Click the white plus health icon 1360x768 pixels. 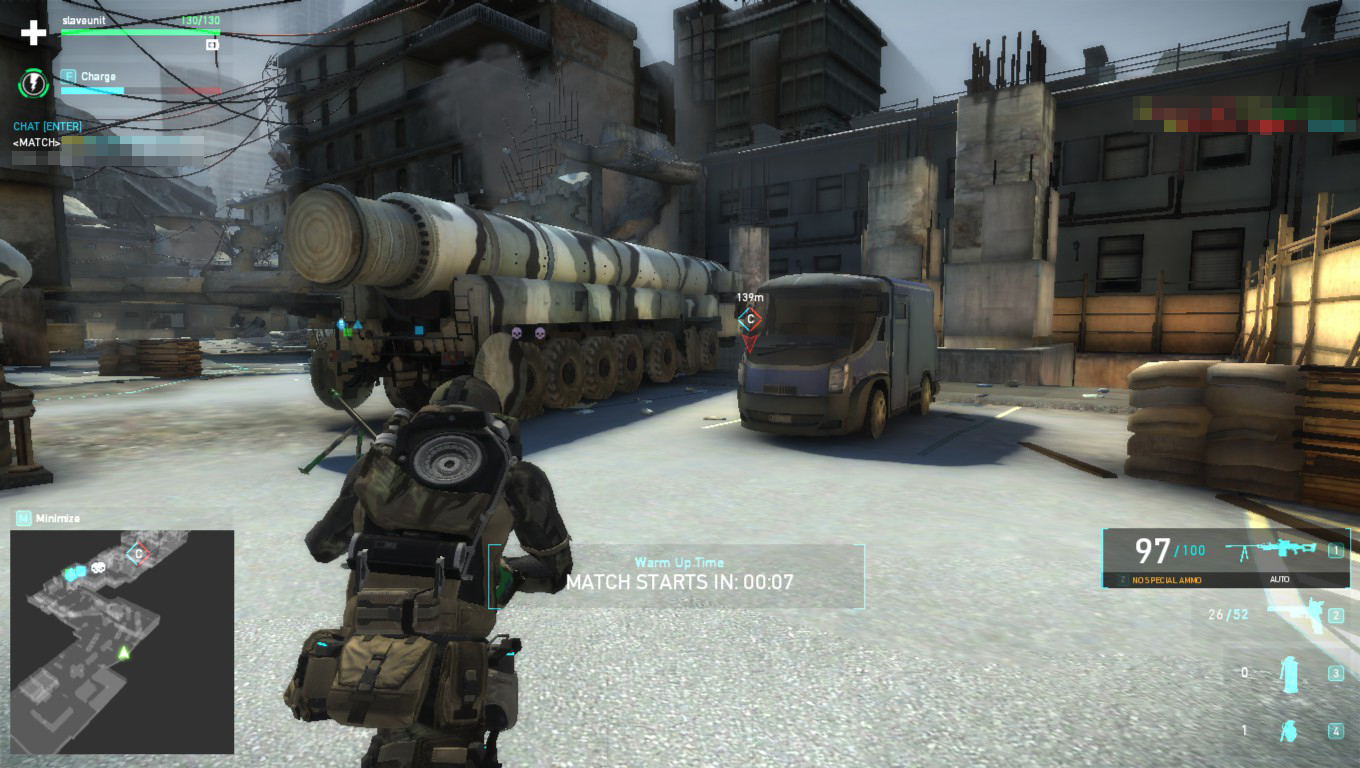[34, 33]
